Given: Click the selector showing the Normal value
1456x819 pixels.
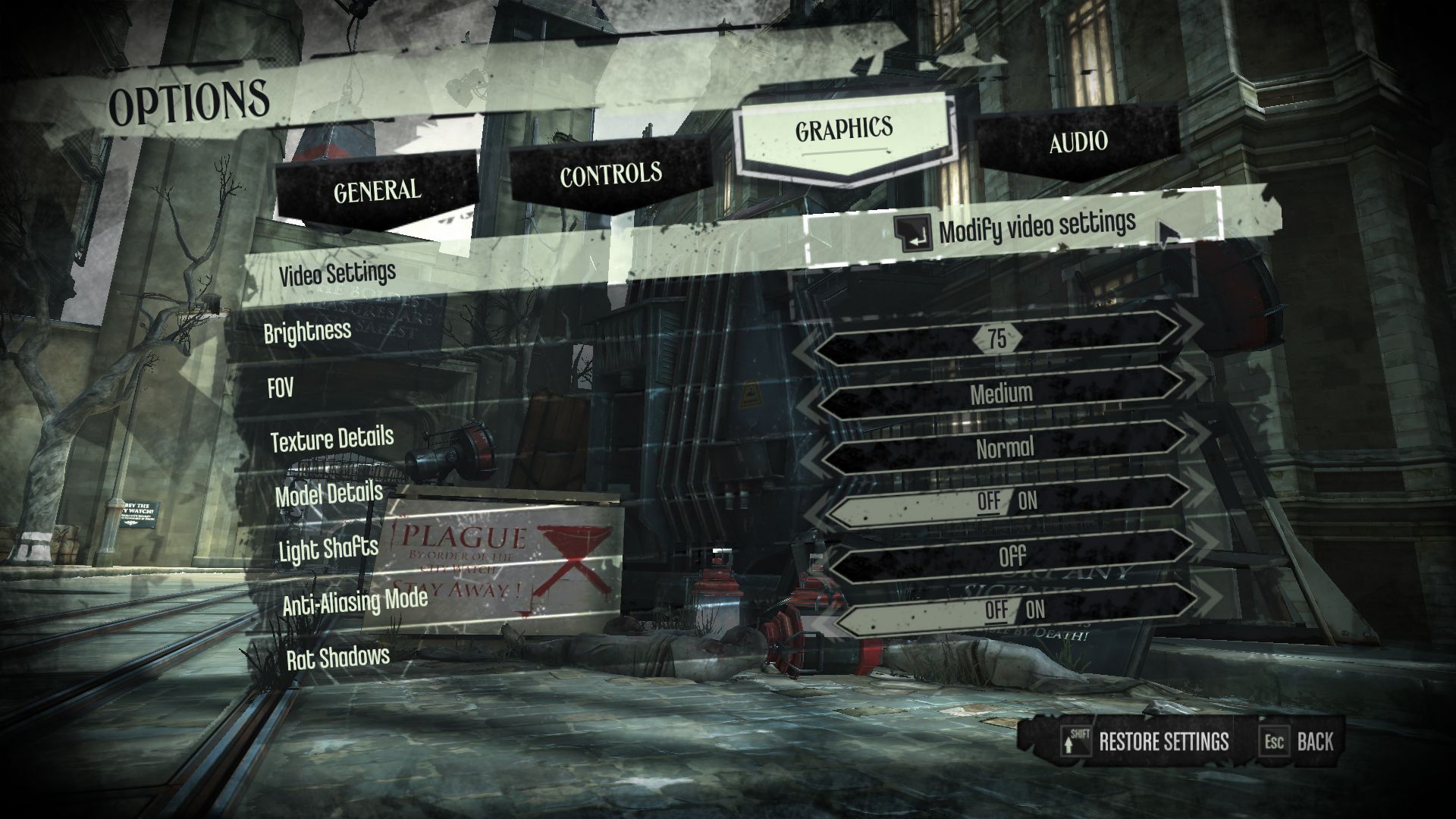Looking at the screenshot, I should coord(1005,448).
